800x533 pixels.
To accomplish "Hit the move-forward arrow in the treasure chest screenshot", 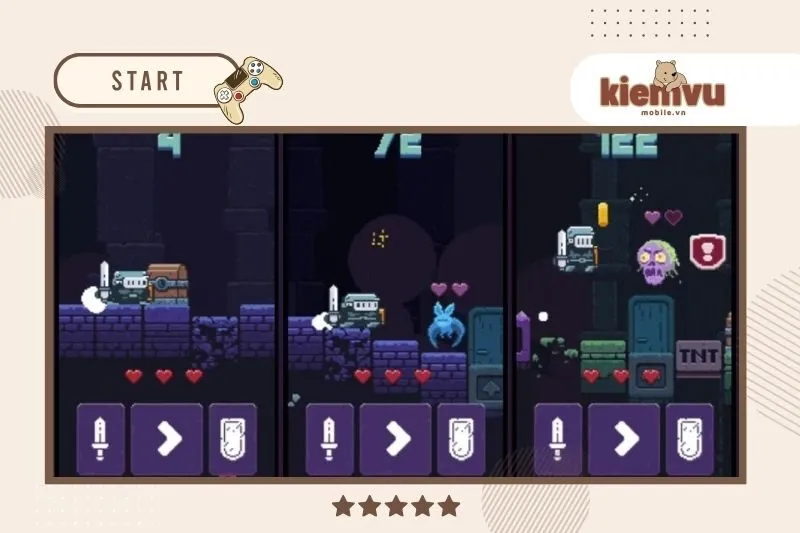I will tap(166, 439).
